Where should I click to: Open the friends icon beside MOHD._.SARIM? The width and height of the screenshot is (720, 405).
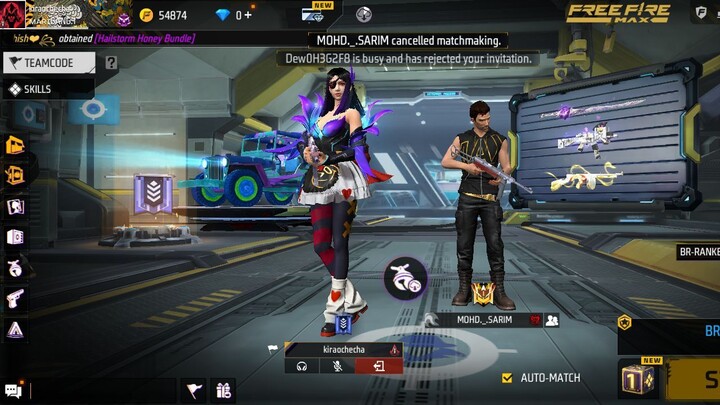coord(551,320)
